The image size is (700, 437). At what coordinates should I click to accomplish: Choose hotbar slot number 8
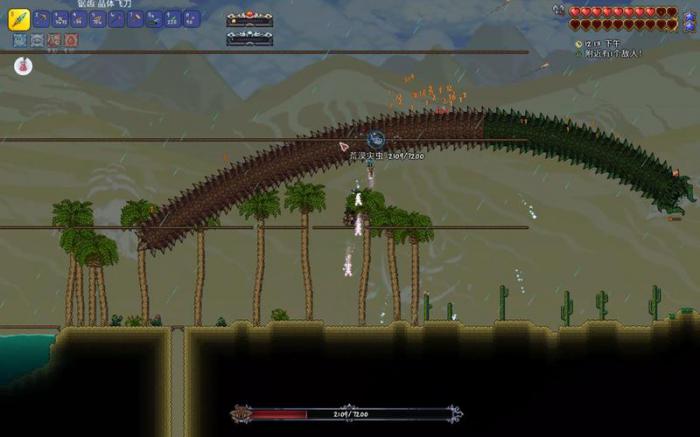[154, 19]
